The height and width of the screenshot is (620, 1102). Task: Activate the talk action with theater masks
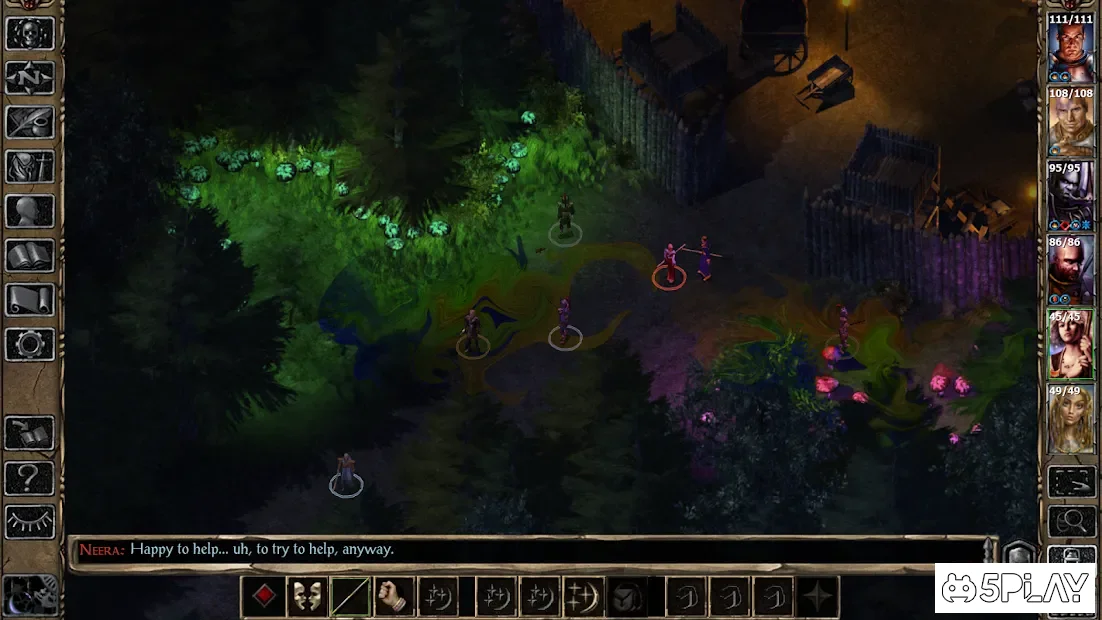tap(307, 597)
